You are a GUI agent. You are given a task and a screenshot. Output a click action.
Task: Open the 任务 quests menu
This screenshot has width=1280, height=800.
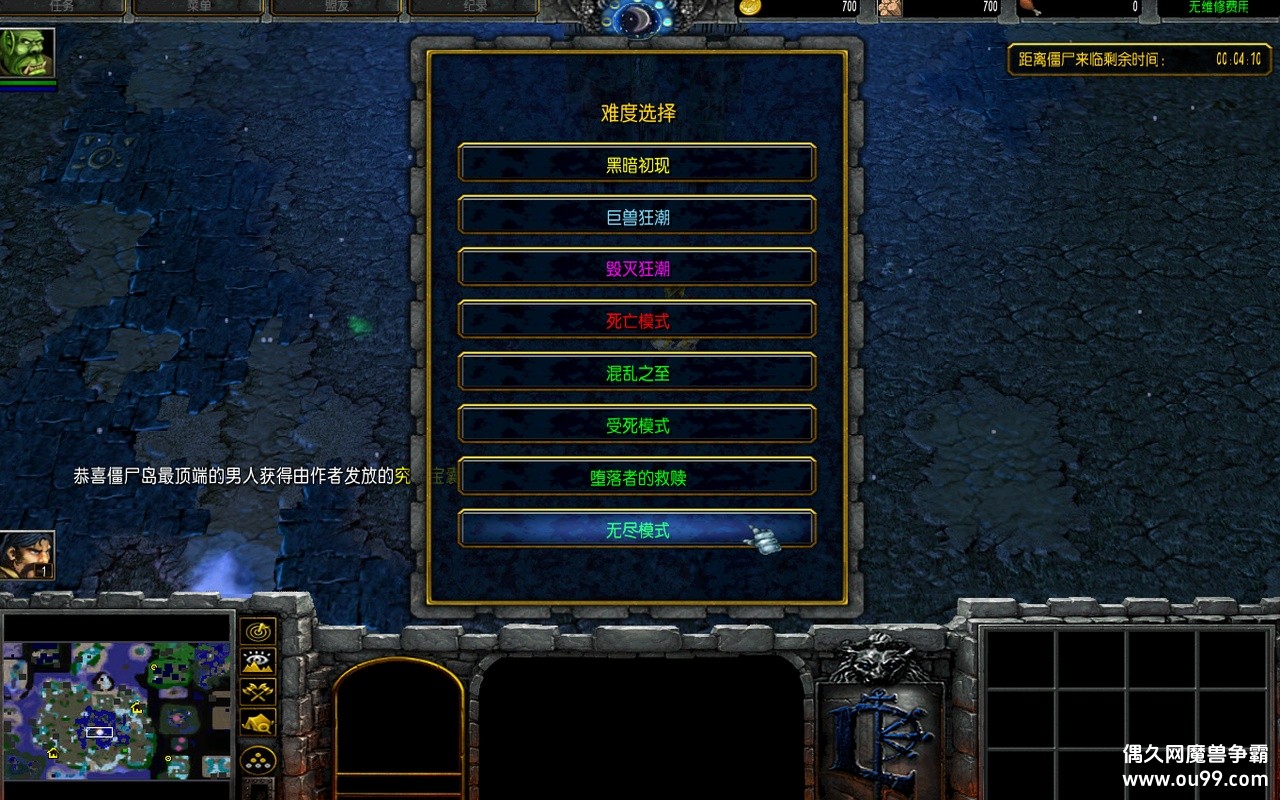[62, 7]
